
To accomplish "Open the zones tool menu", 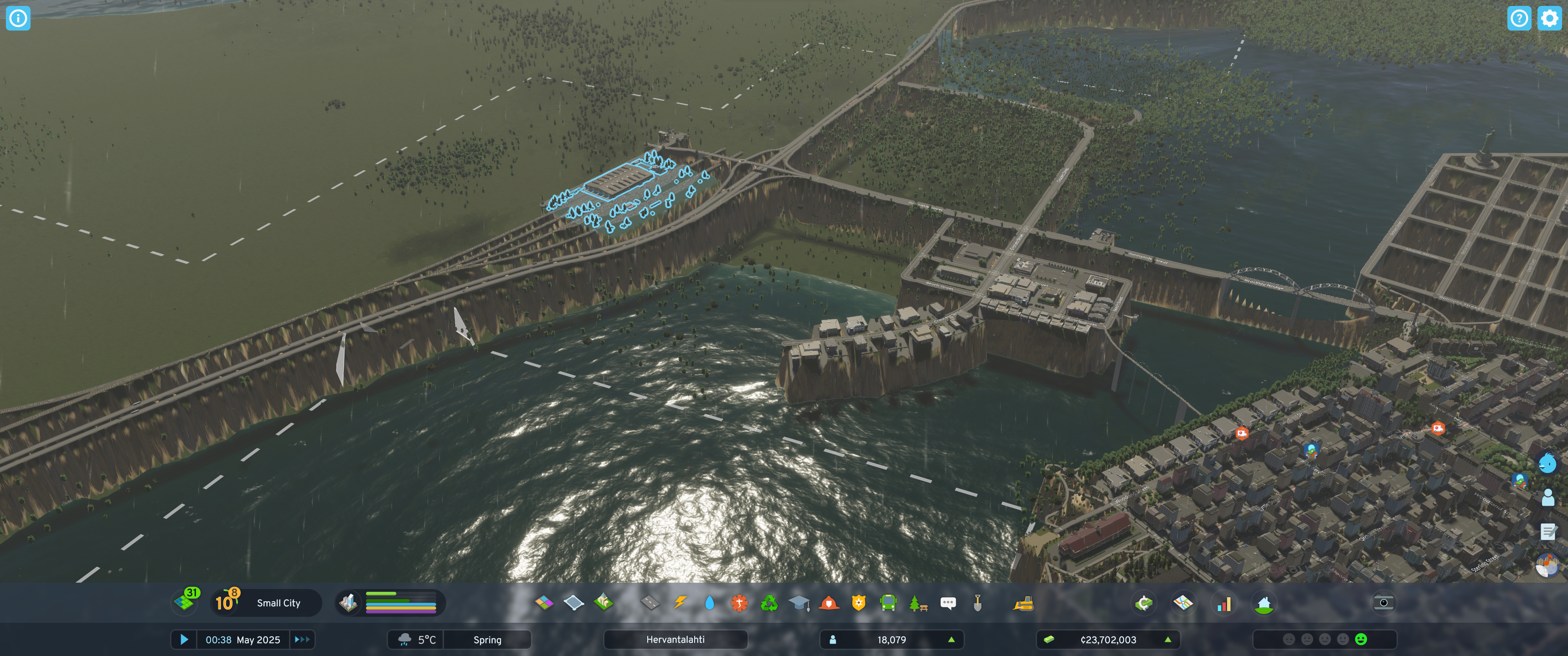I will pyautogui.click(x=544, y=603).
